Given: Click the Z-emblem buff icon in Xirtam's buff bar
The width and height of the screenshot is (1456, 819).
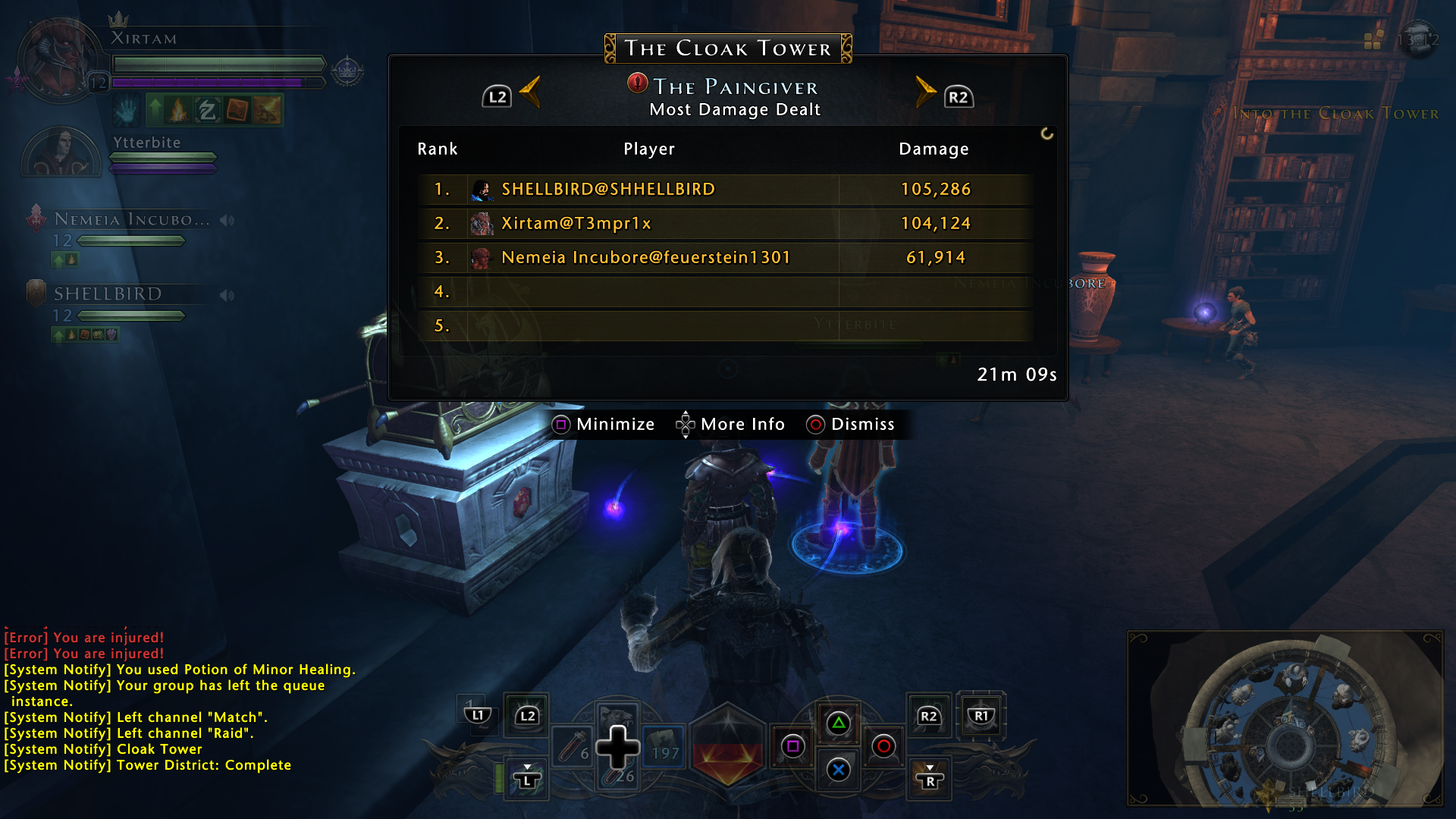Looking at the screenshot, I should click(208, 111).
